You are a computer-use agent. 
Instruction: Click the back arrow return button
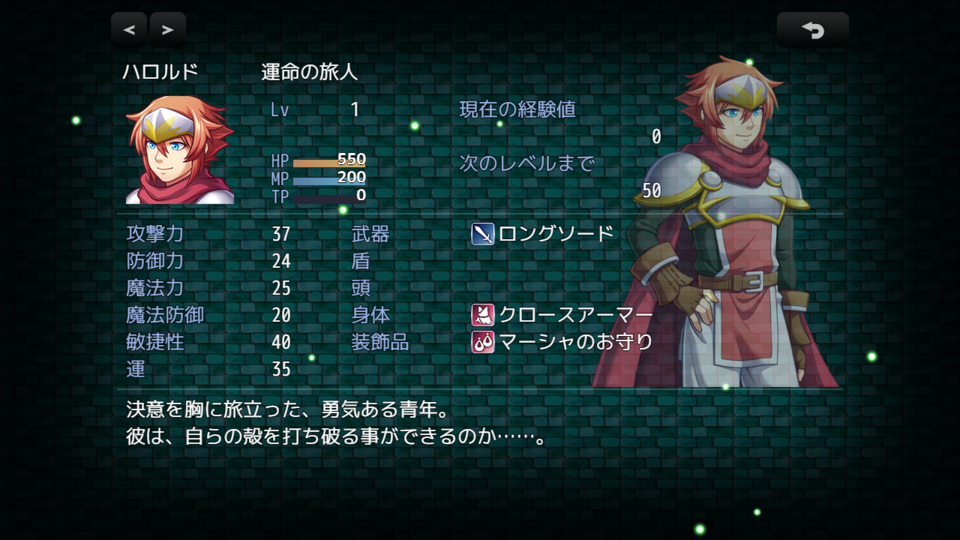tap(812, 30)
